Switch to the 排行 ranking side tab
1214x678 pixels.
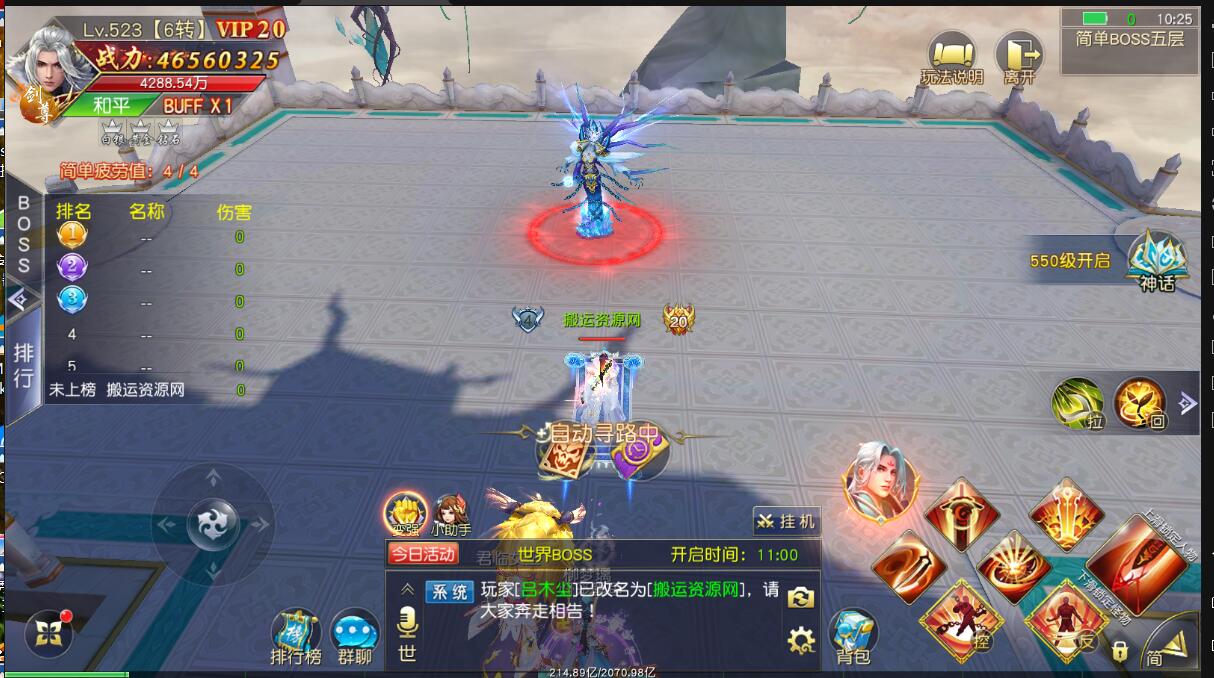pyautogui.click(x=23, y=365)
